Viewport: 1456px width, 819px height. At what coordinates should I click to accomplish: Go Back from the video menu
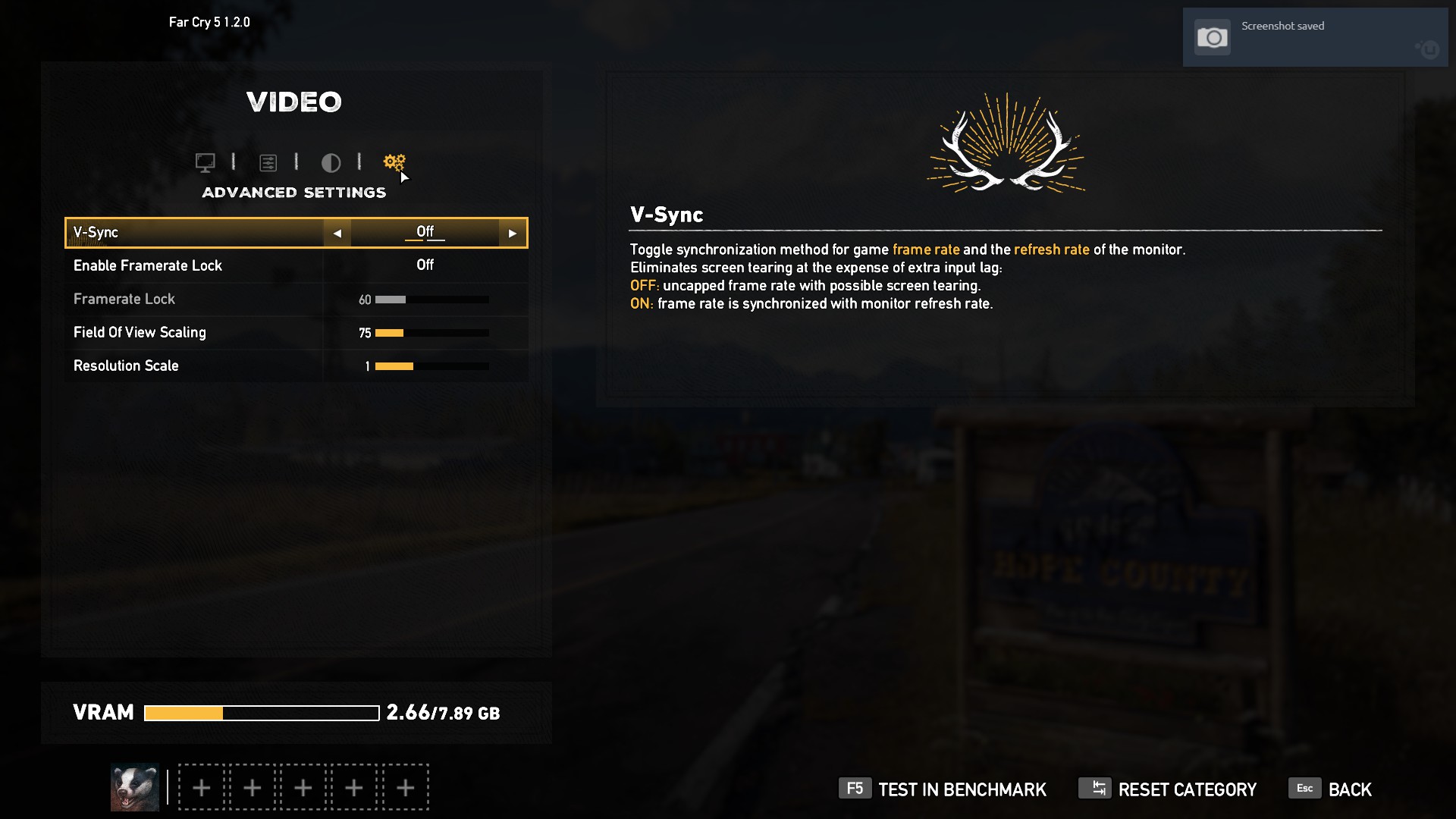tap(1331, 789)
